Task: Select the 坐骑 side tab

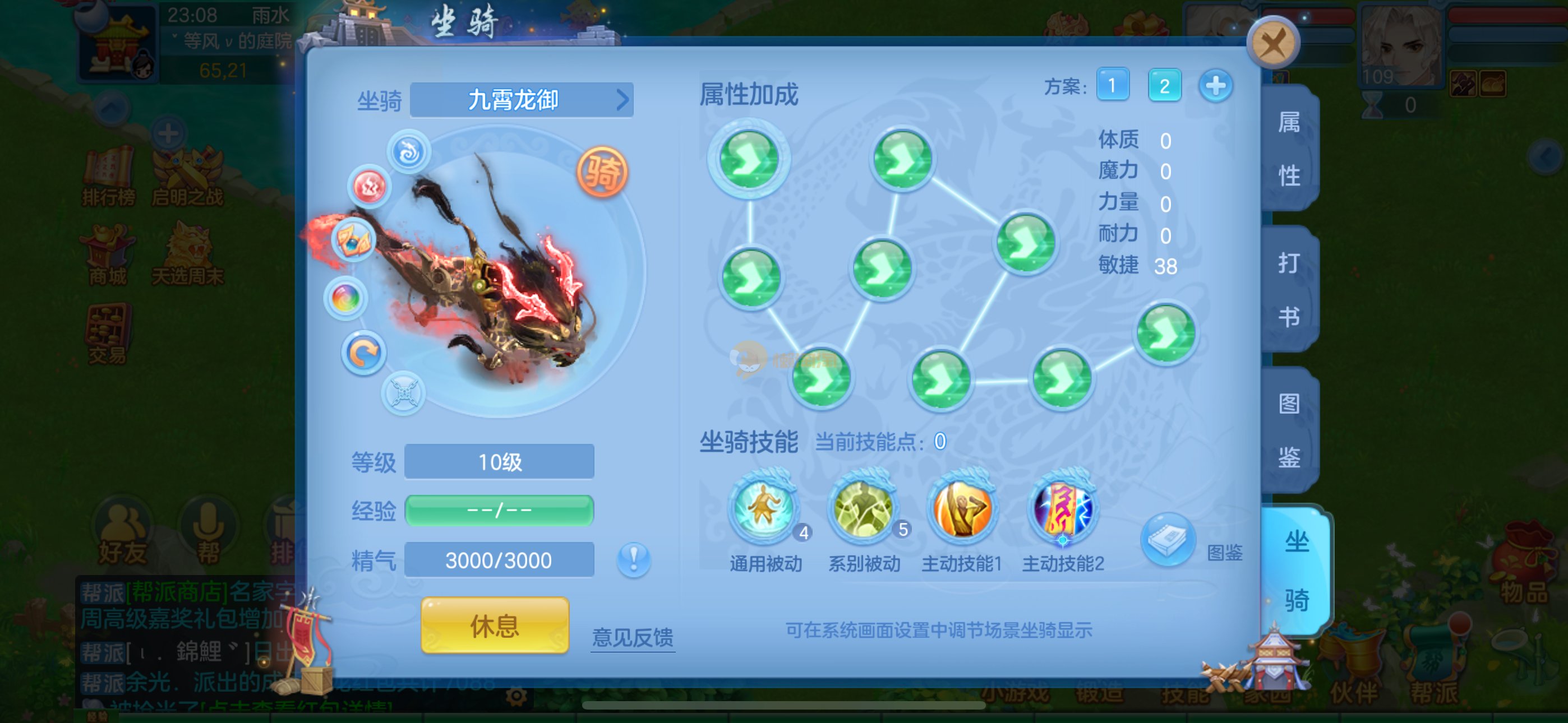Action: pyautogui.click(x=1296, y=570)
